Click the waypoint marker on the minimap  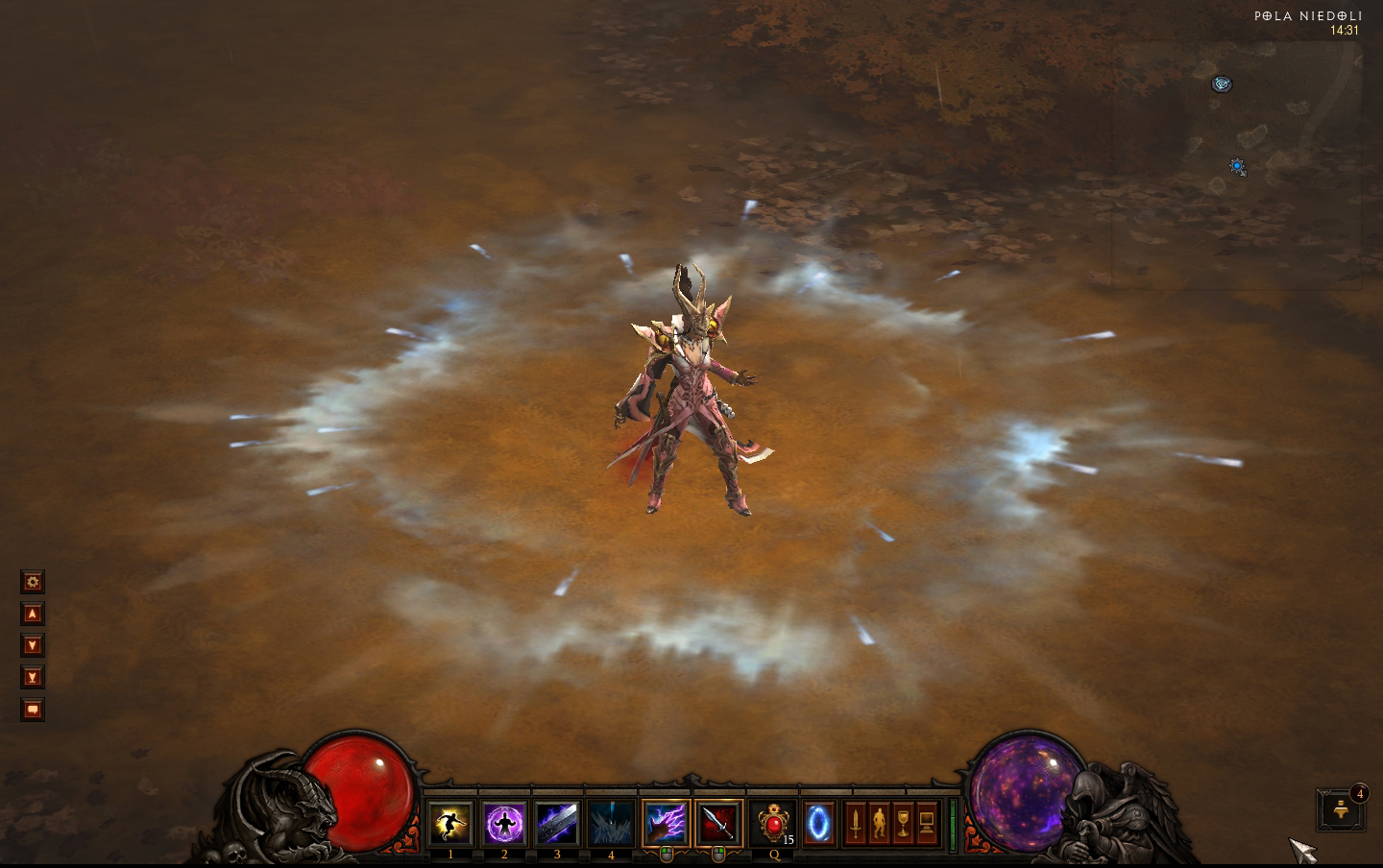pos(1222,84)
